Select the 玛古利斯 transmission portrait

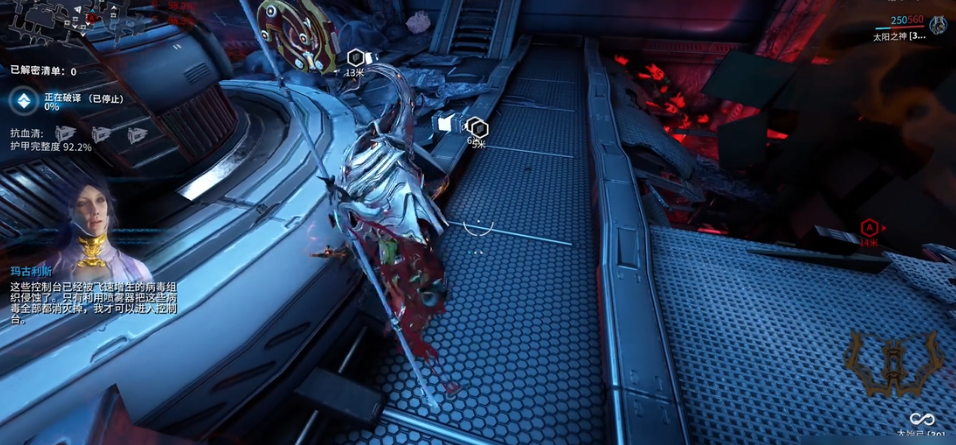(85, 212)
